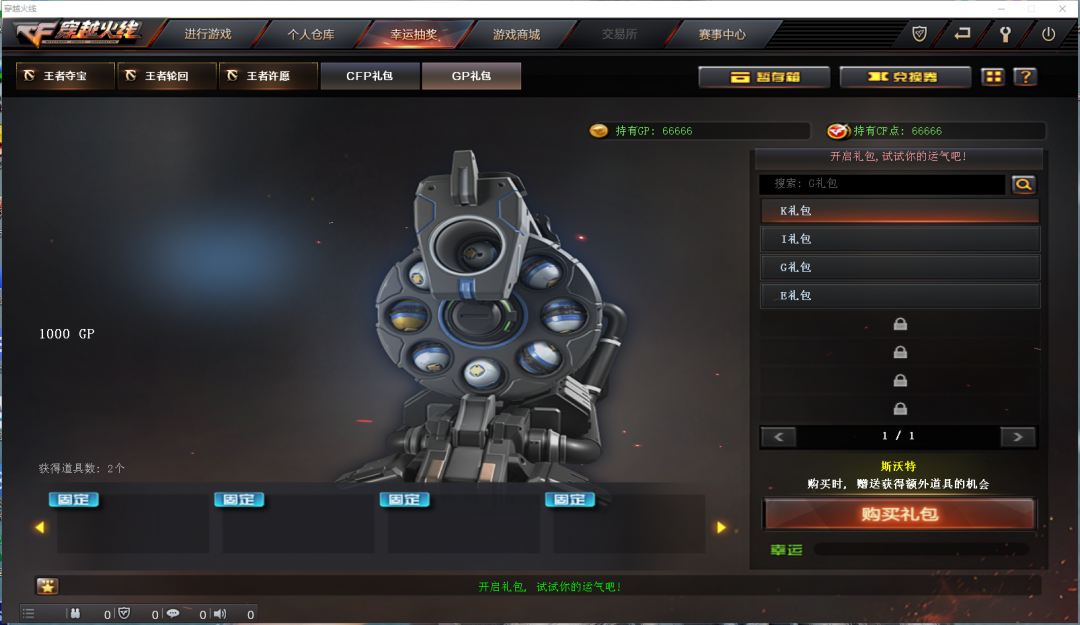Choose the K礼包 list entry

pyautogui.click(x=900, y=211)
